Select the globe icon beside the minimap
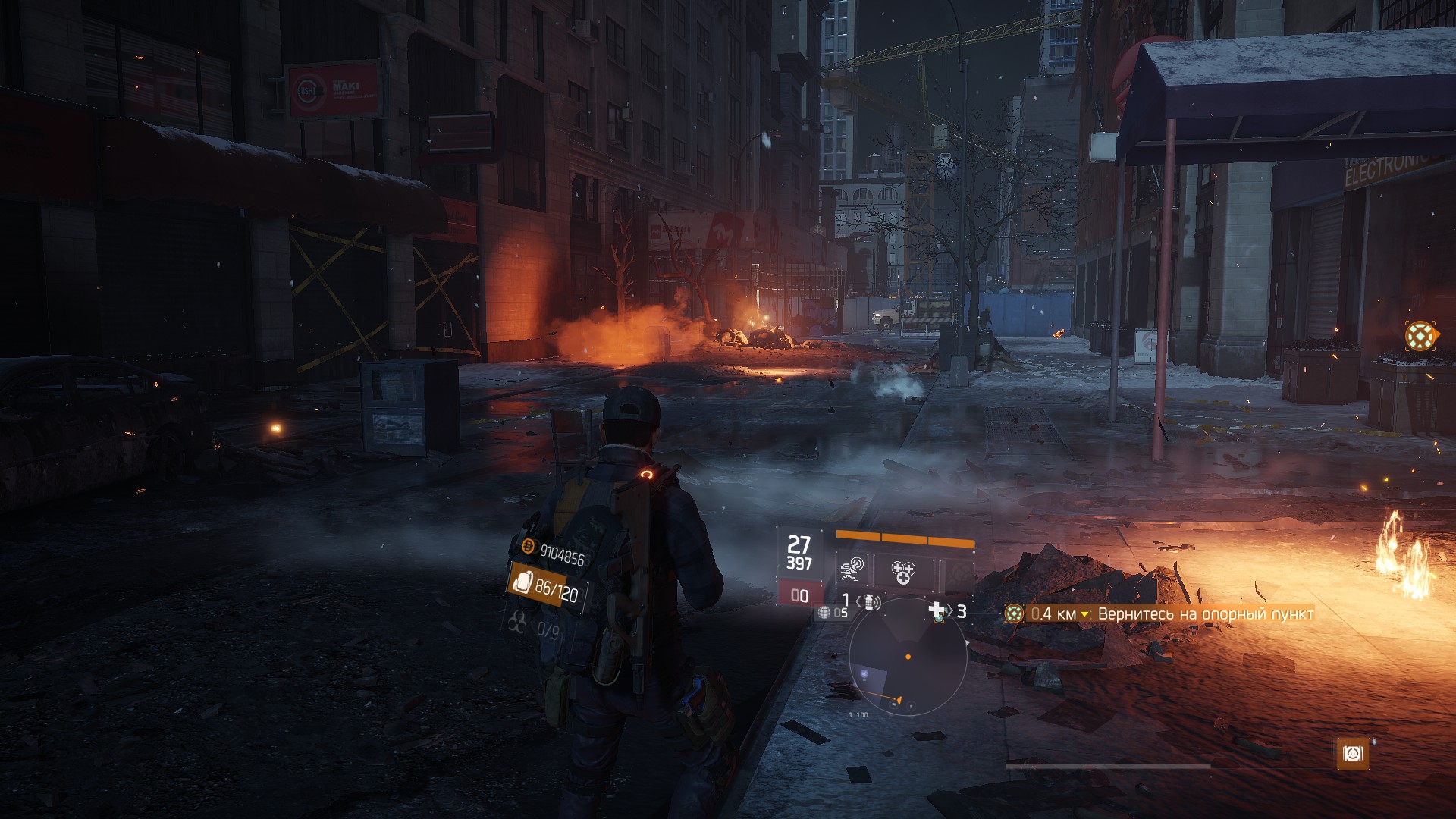1456x819 pixels. coord(824,612)
